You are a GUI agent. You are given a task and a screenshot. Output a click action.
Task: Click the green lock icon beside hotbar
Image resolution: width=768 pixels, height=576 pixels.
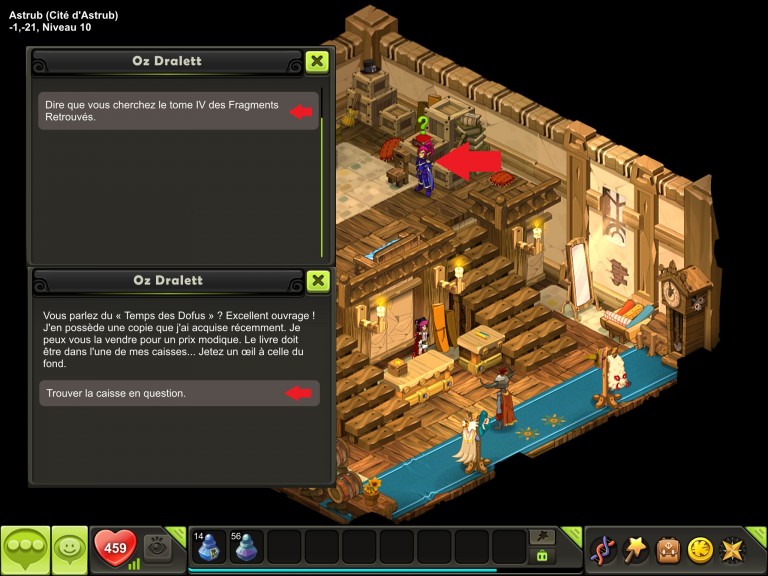tap(542, 556)
